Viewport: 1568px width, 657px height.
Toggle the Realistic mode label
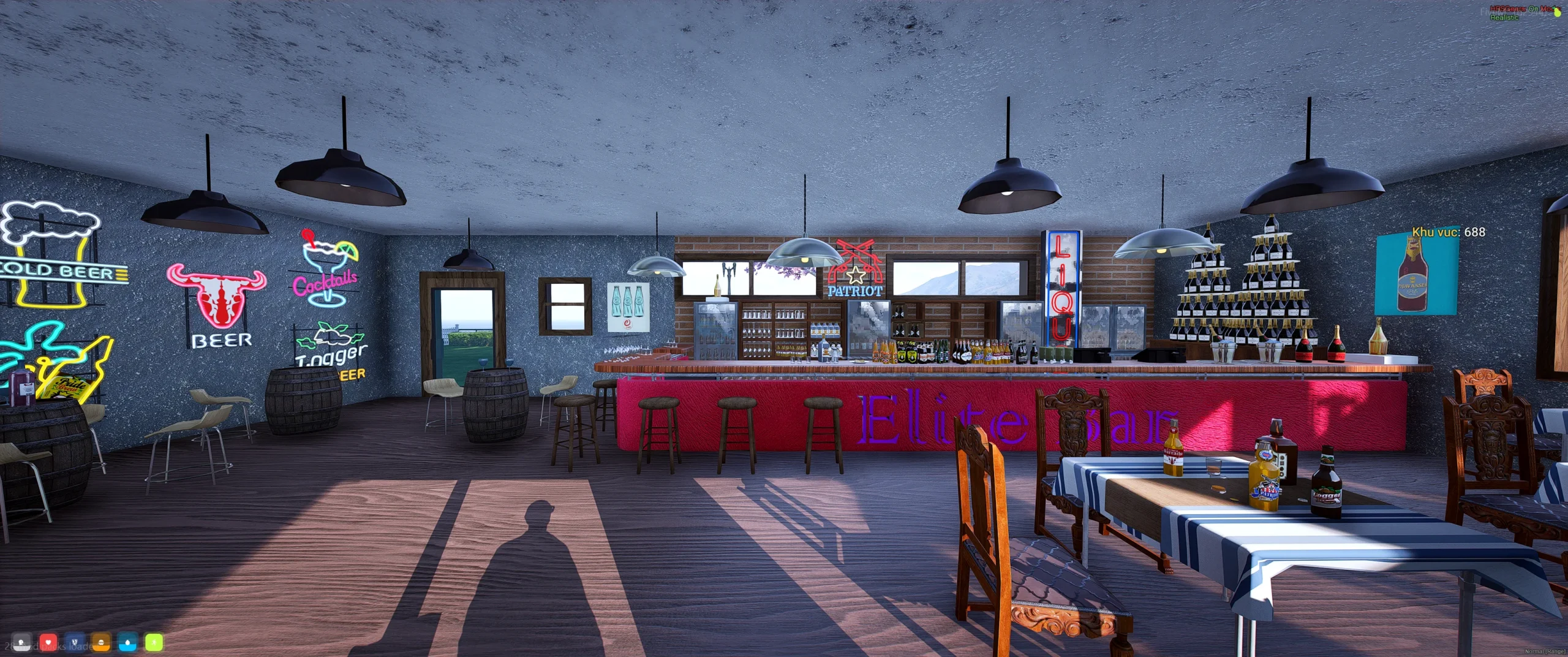coord(1505,18)
